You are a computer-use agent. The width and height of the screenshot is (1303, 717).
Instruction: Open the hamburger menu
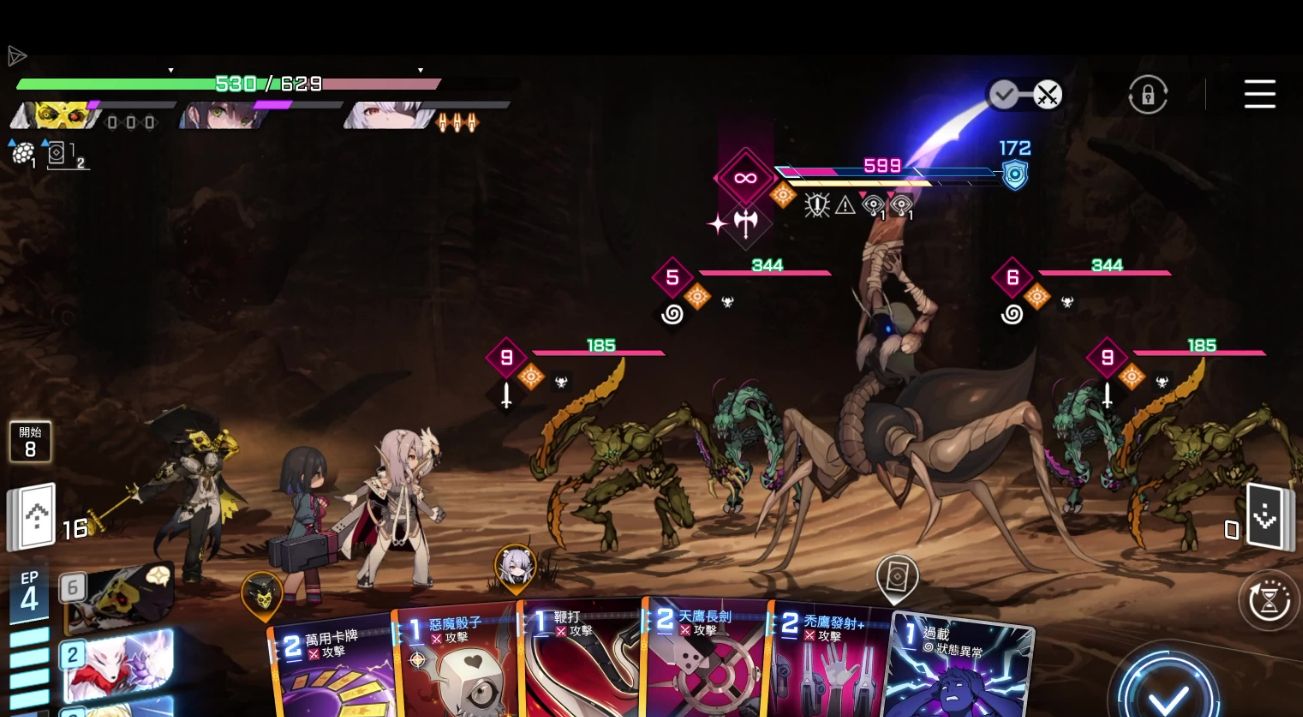1259,94
